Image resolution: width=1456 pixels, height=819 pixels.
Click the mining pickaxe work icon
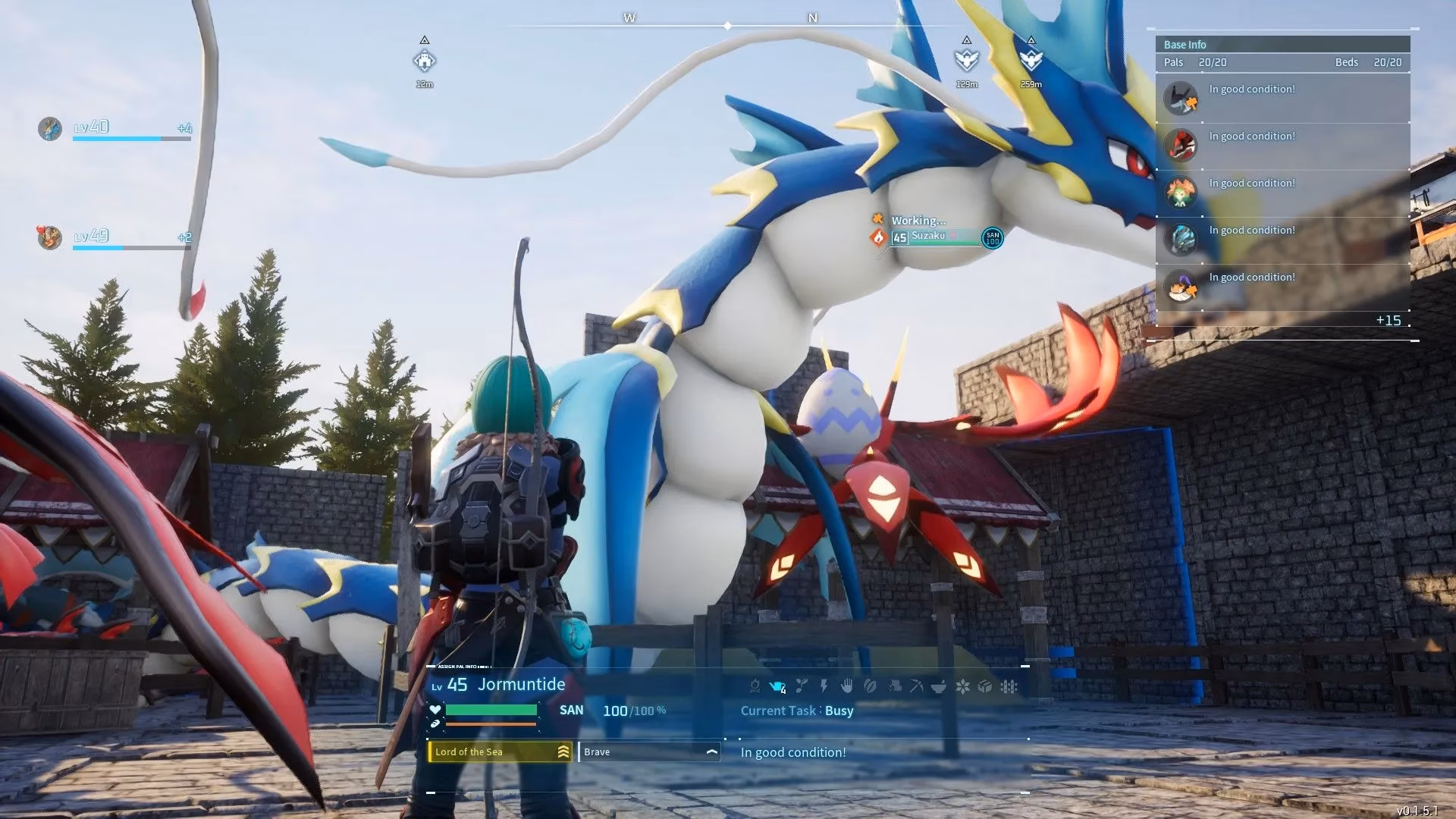[916, 686]
